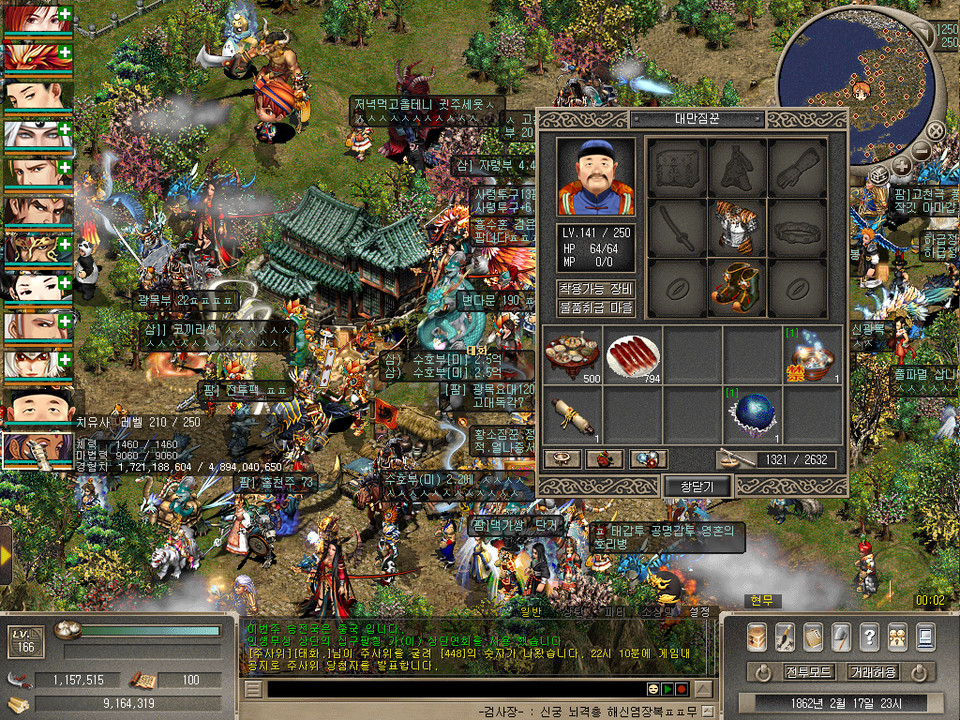Select the tiger-striped armor equipment slot
This screenshot has width=960, height=720.
pos(737,228)
